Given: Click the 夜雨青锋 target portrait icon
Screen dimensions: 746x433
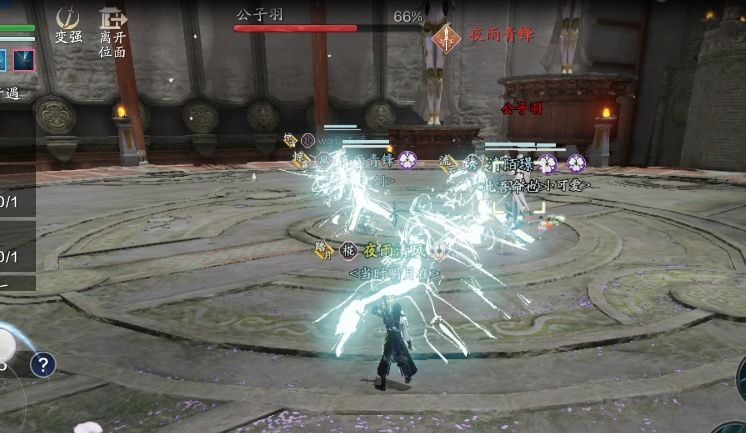Looking at the screenshot, I should 445,35.
